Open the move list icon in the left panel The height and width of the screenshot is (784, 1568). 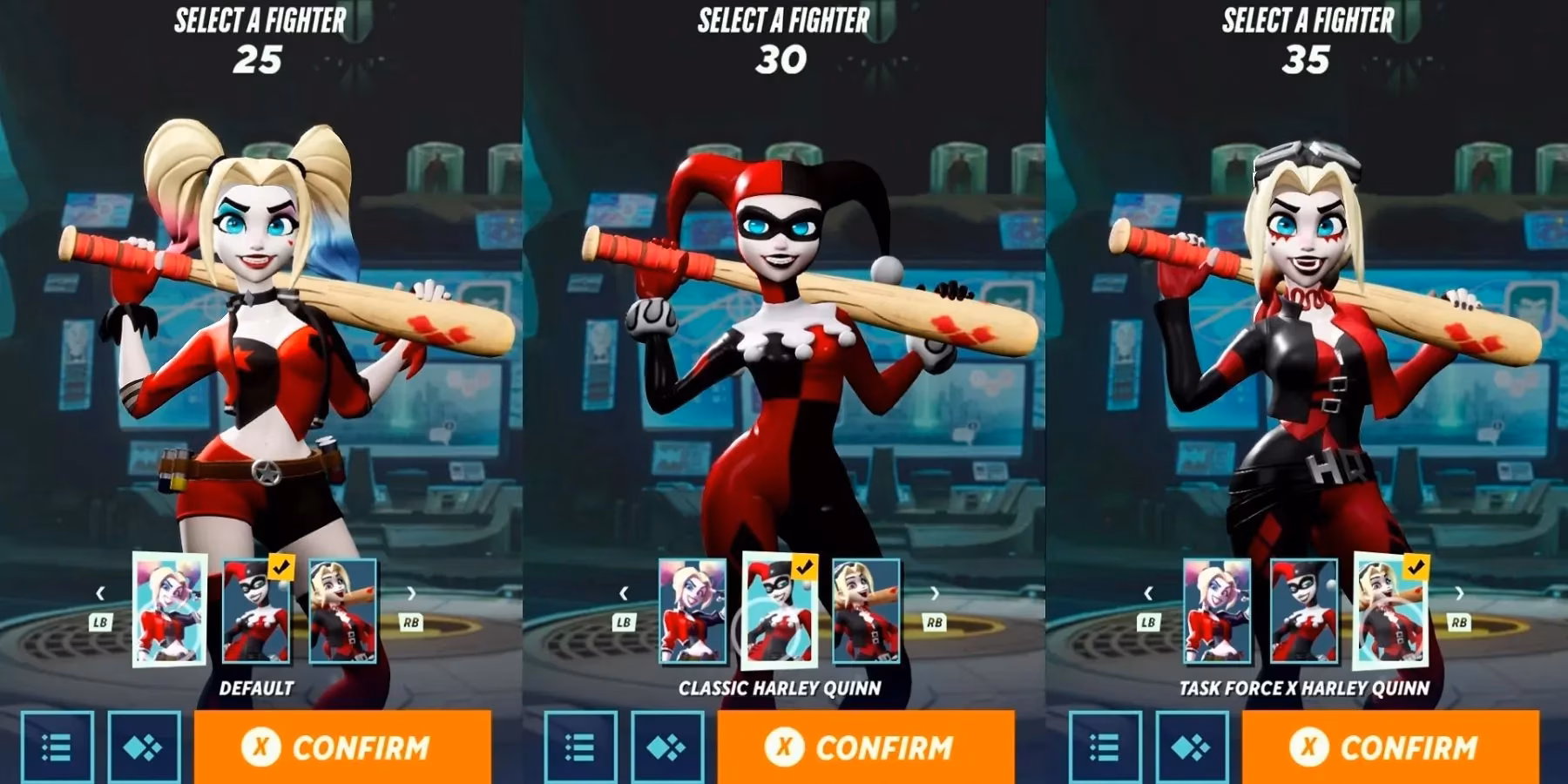point(57,747)
